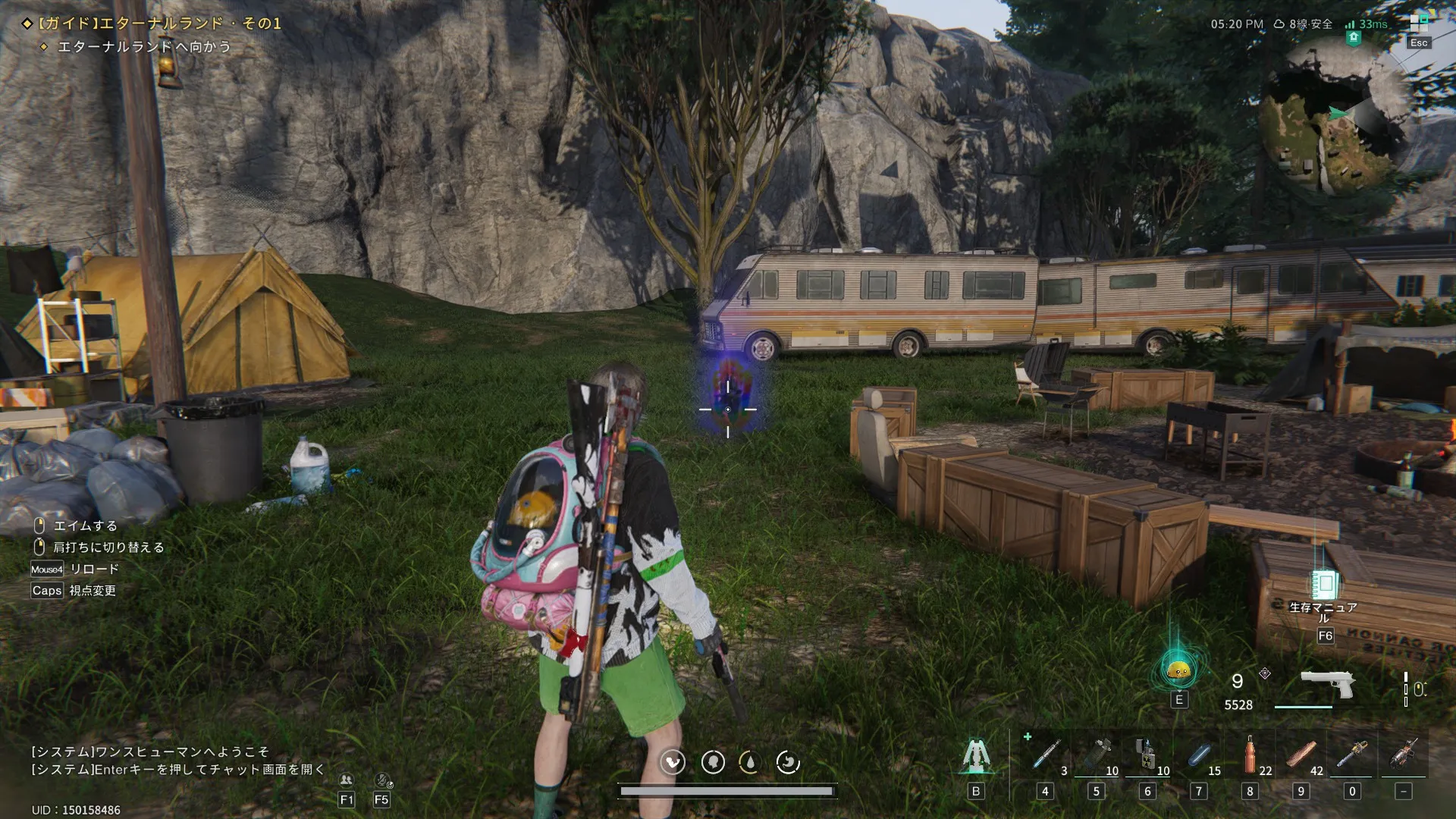
Task: Open the main menu grid icon
Action: click(1418, 23)
